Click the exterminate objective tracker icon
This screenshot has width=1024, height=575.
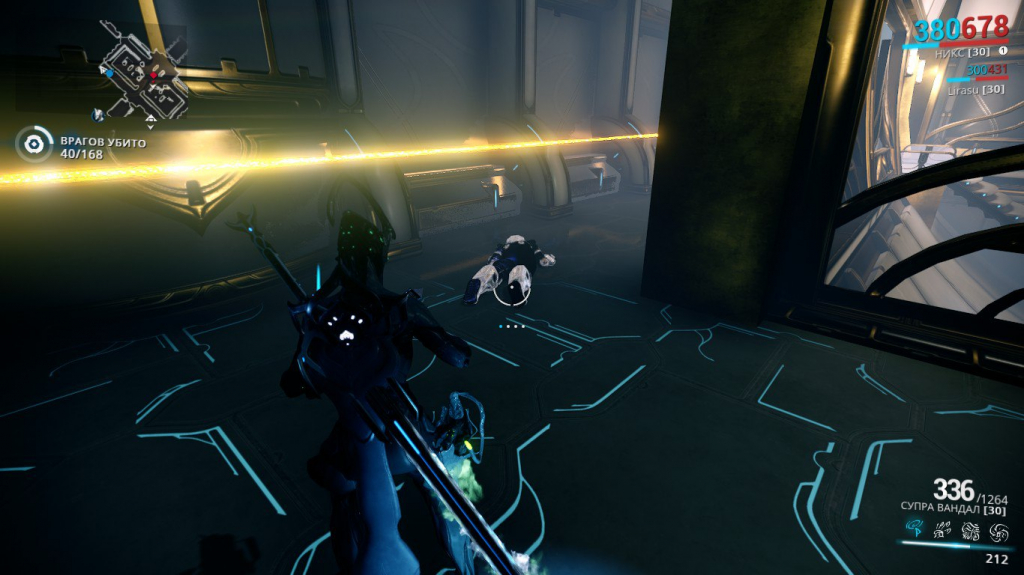(x=34, y=145)
